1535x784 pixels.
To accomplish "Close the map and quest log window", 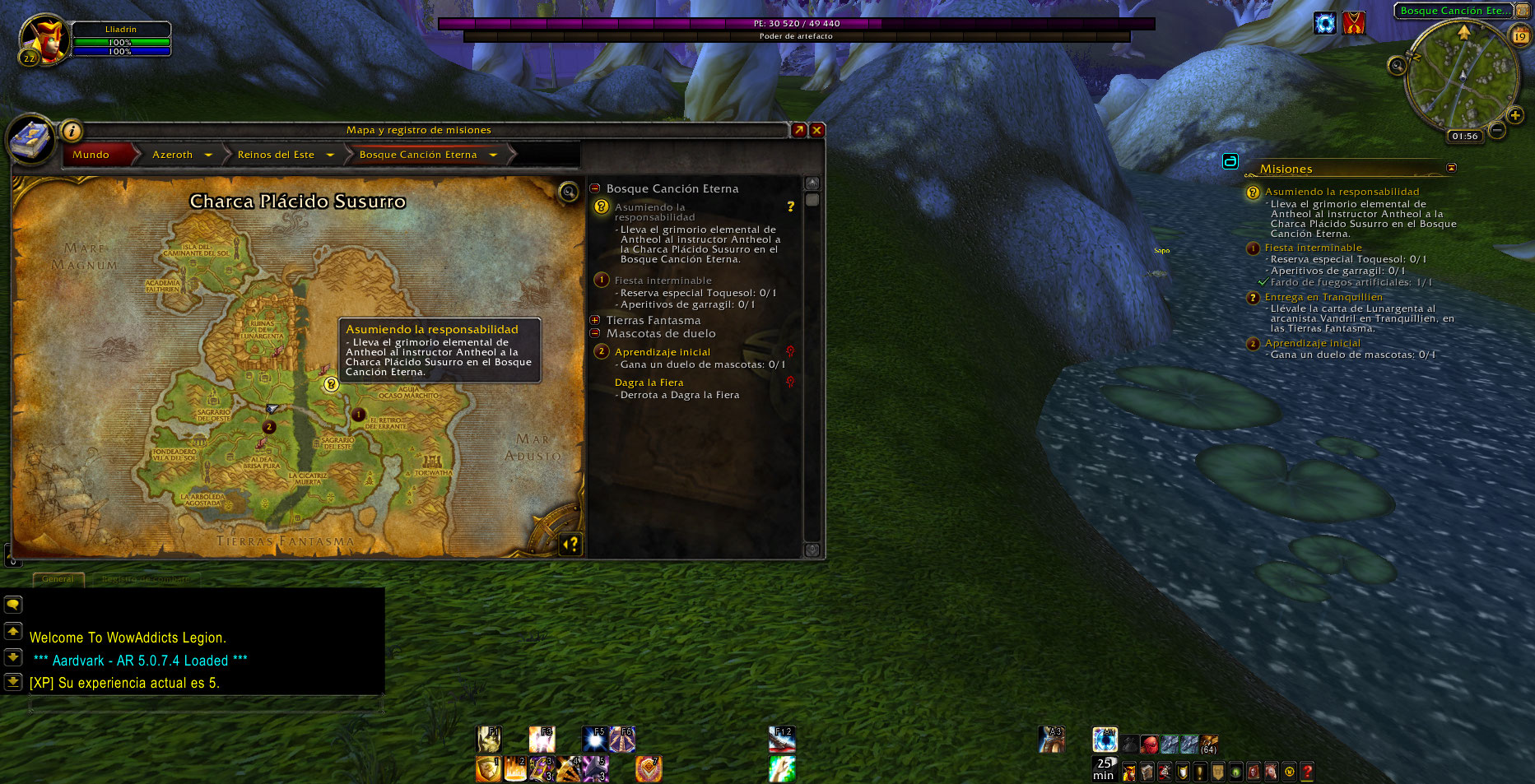I will point(816,130).
